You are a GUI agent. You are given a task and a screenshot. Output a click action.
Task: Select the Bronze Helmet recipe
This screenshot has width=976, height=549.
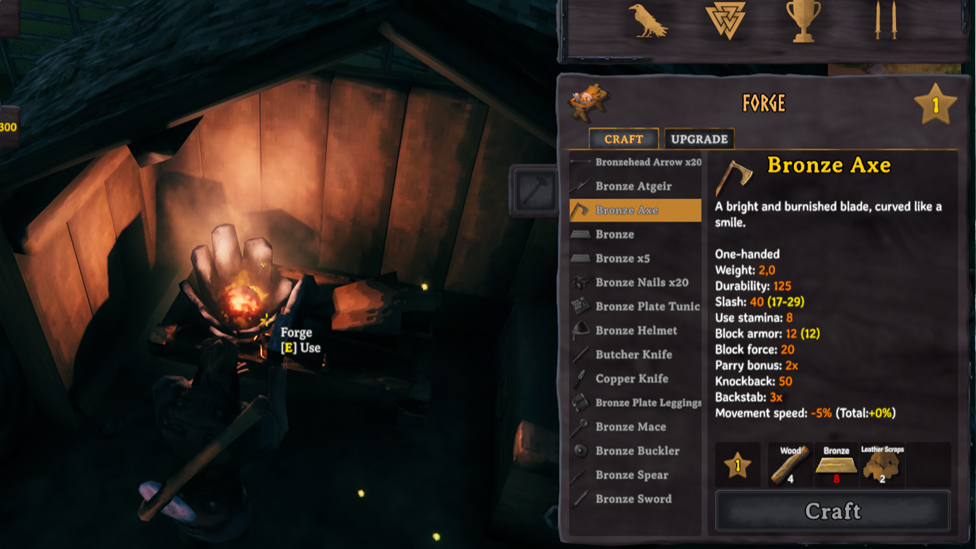click(x=636, y=330)
